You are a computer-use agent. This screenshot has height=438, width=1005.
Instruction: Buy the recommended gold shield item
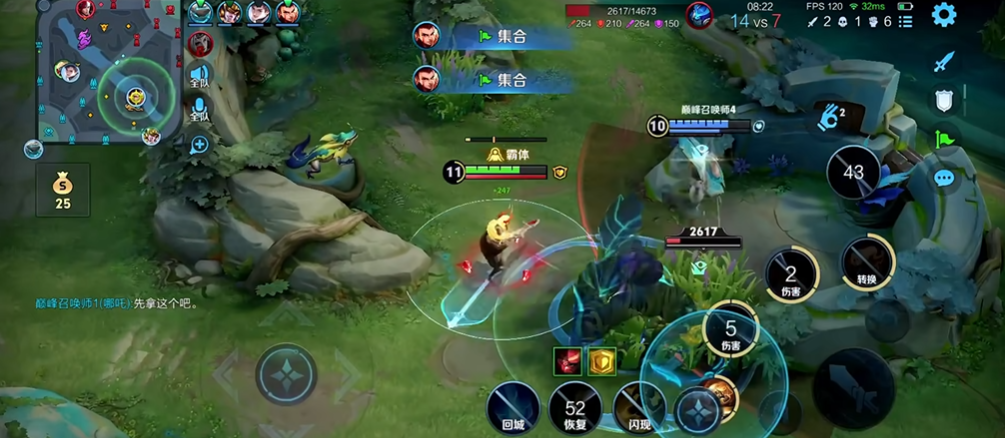[601, 360]
